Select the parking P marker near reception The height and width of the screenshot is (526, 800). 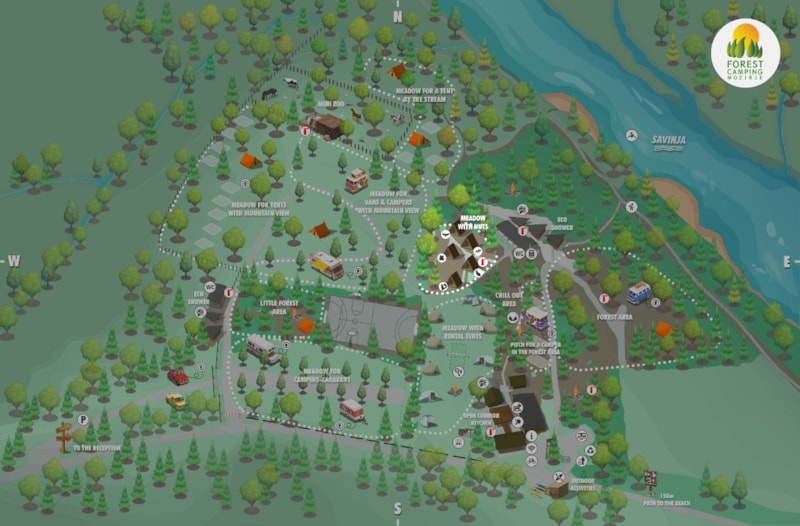tap(84, 420)
